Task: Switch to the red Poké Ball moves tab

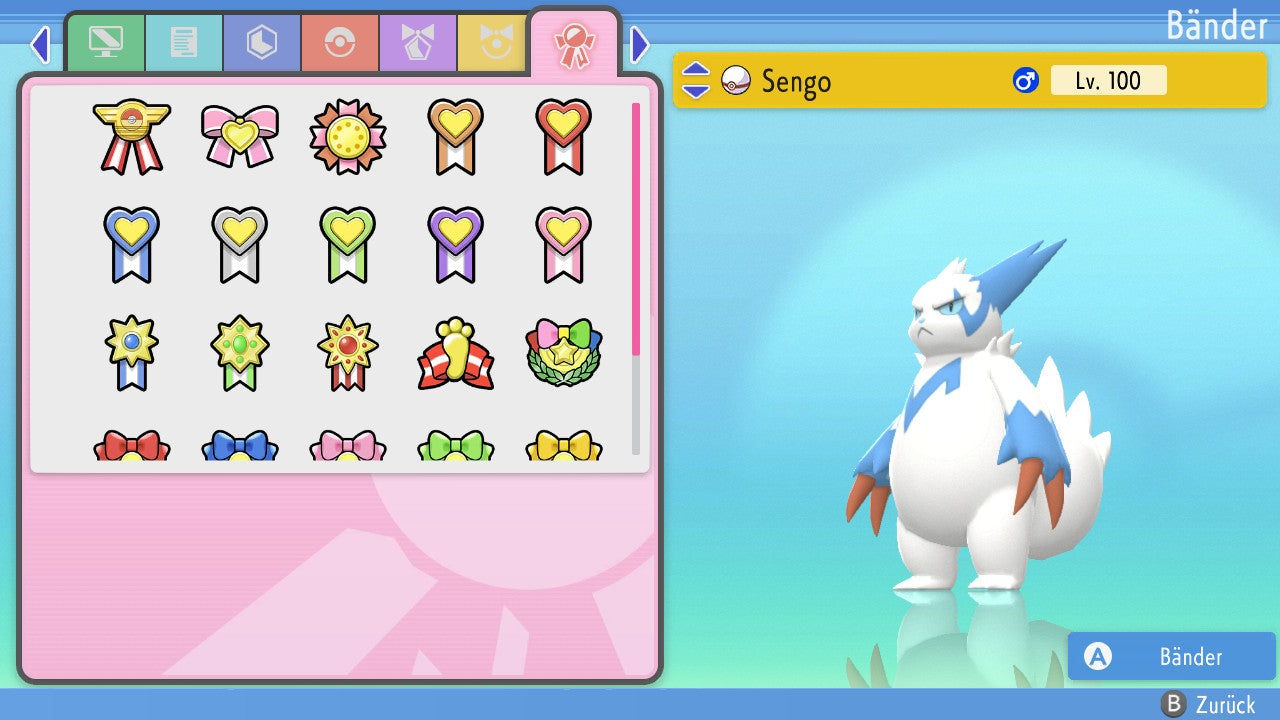Action: pos(340,43)
